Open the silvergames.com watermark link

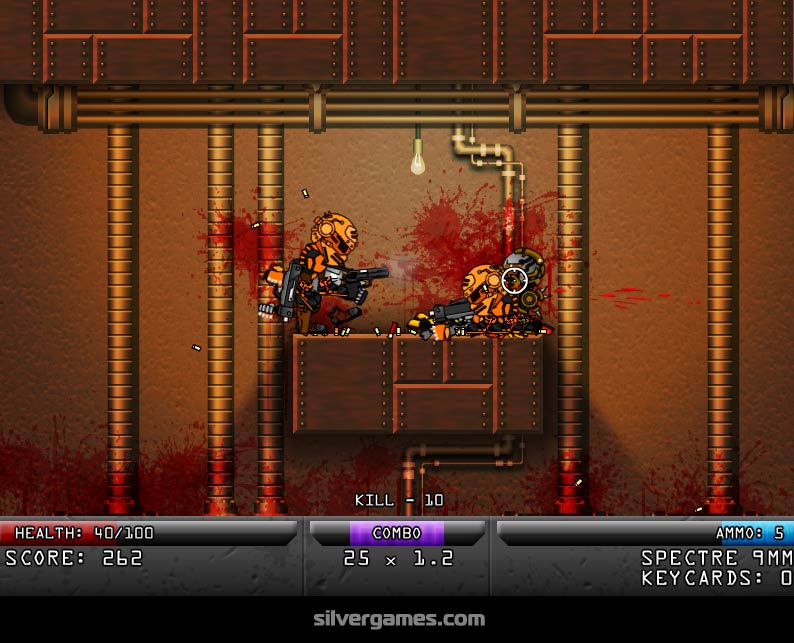397,619
